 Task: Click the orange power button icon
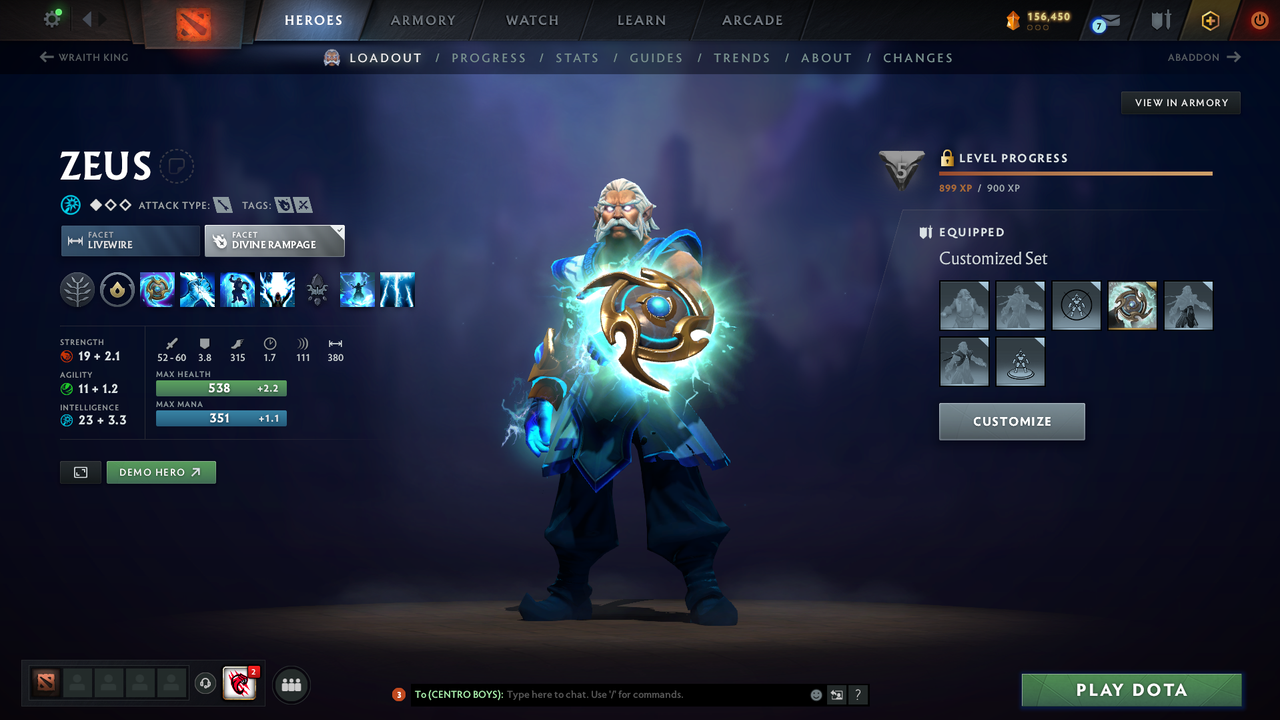(x=1259, y=20)
